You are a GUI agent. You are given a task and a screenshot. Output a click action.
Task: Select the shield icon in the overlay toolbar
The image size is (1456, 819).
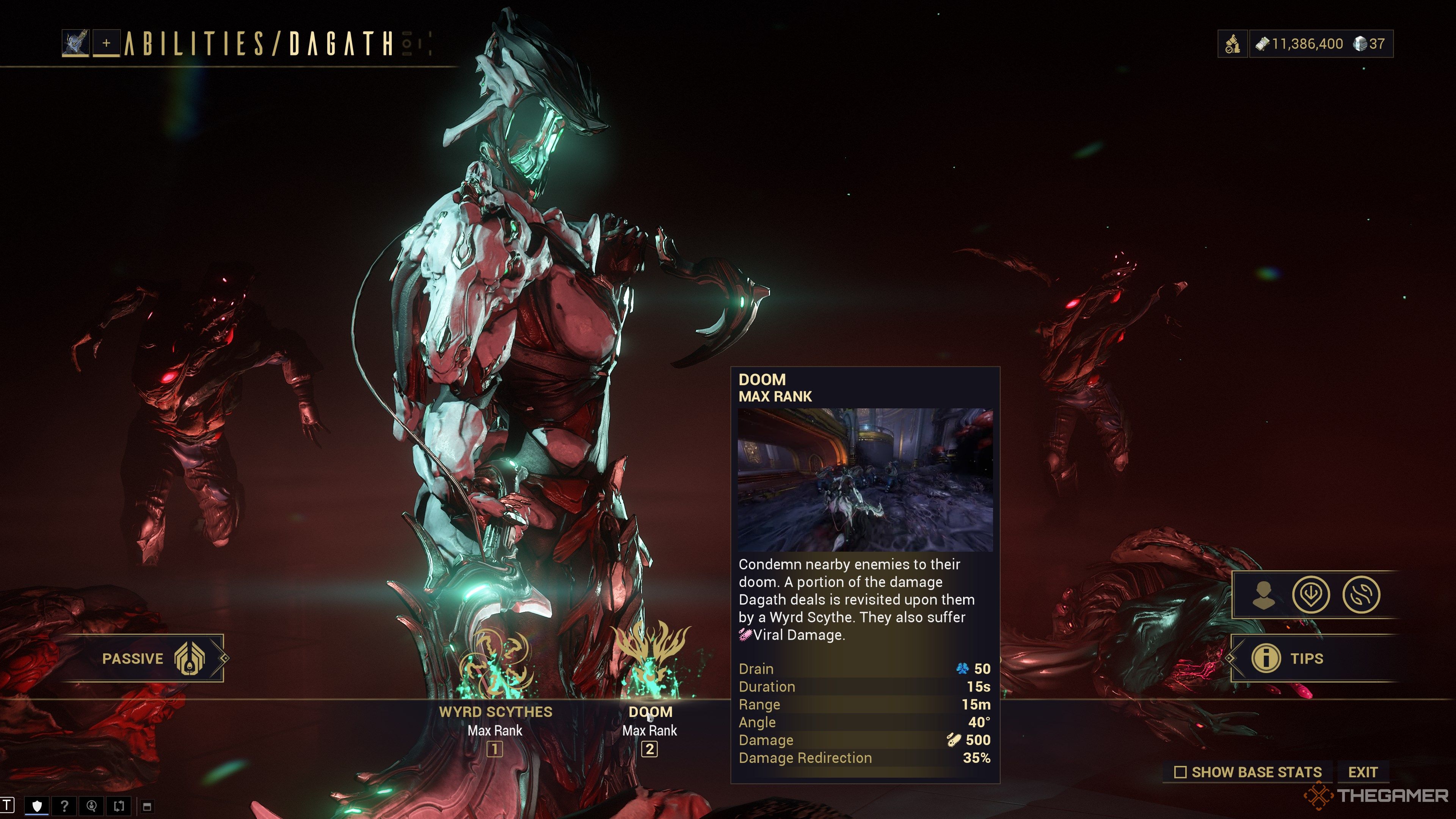coord(37,806)
